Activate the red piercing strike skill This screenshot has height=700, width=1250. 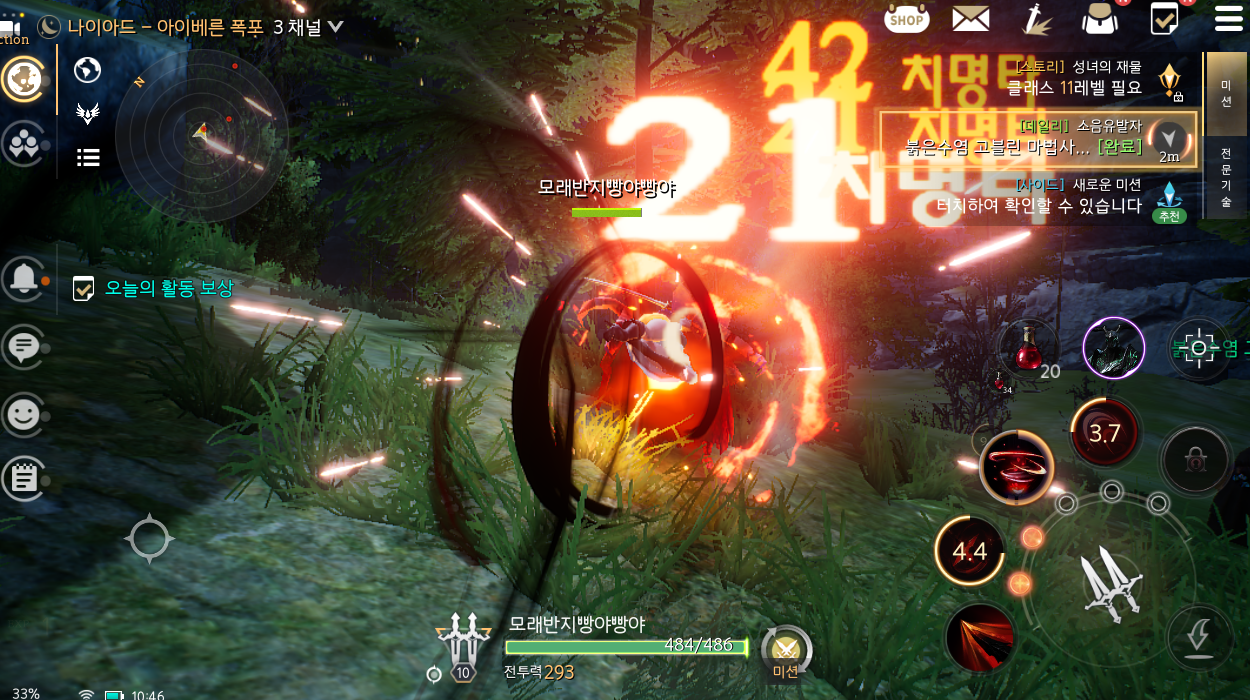pos(980,637)
